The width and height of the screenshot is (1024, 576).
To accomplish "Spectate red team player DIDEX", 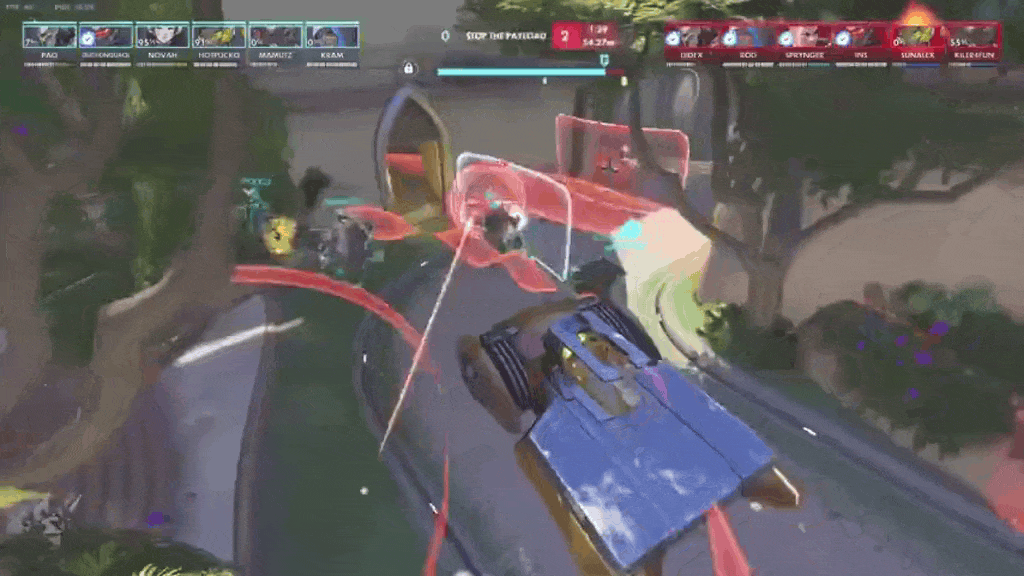I will click(692, 38).
